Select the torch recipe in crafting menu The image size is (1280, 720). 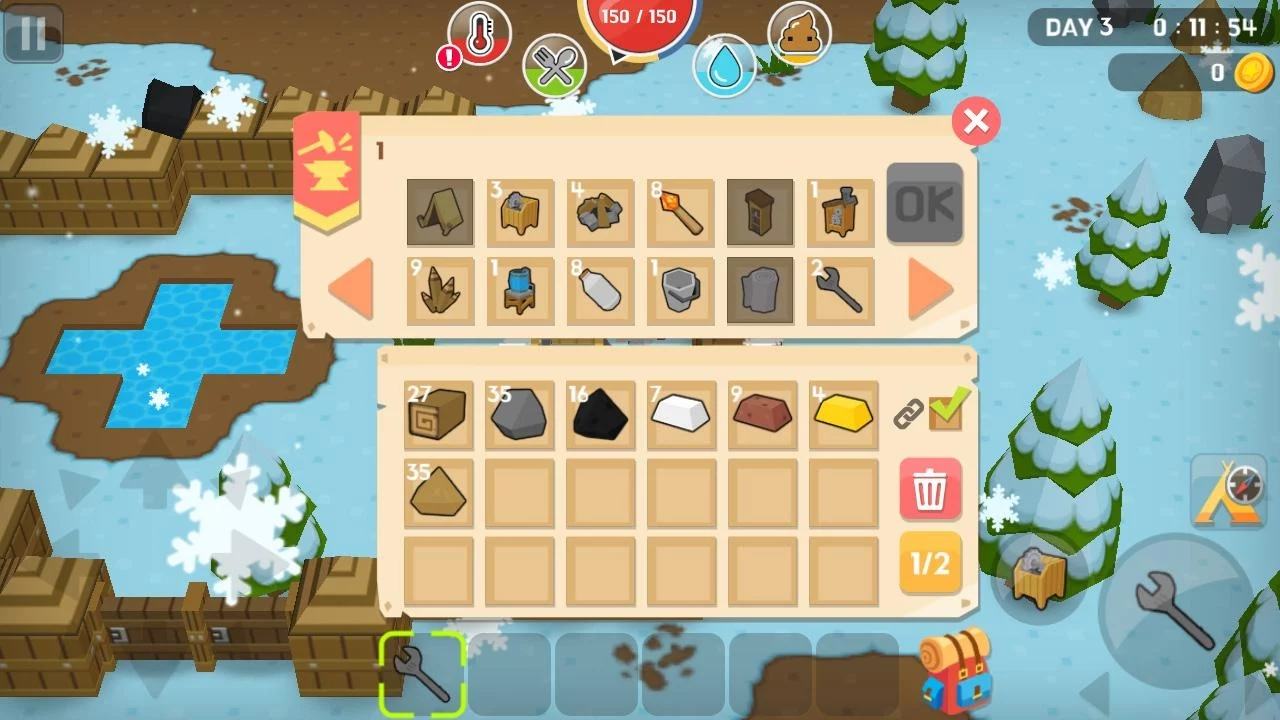(x=680, y=212)
